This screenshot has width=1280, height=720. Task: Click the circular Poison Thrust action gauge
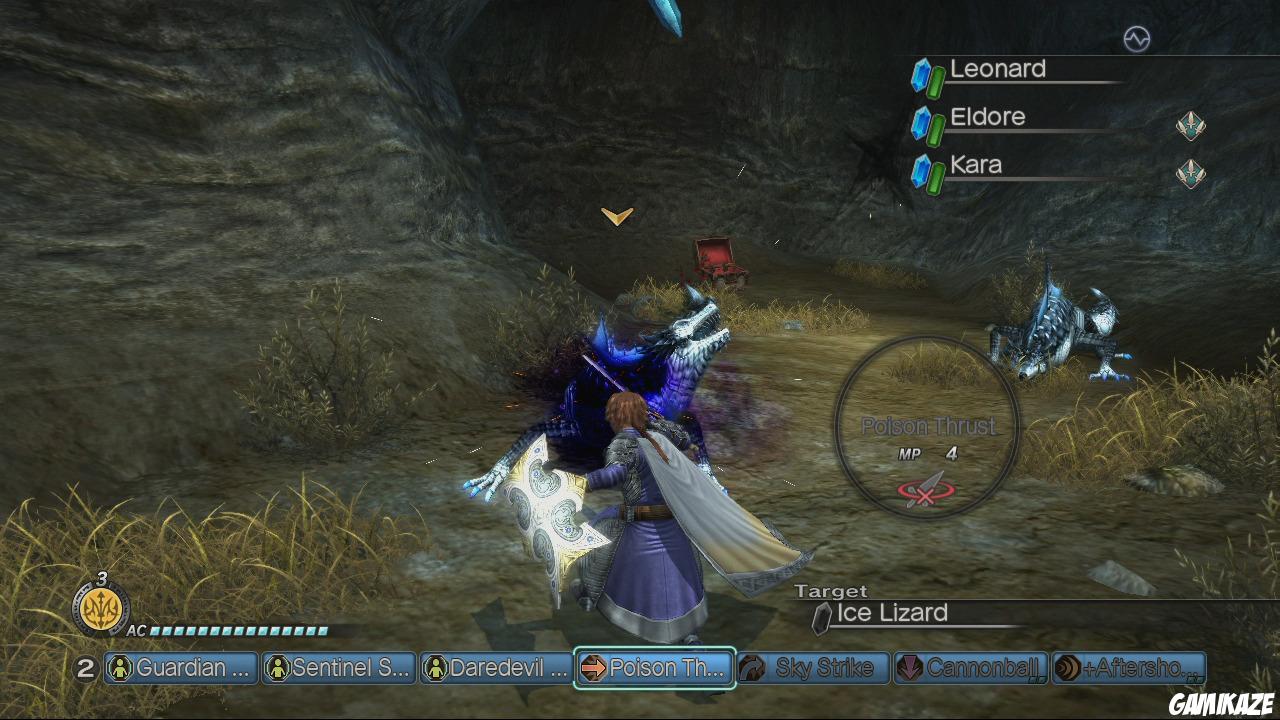click(928, 428)
